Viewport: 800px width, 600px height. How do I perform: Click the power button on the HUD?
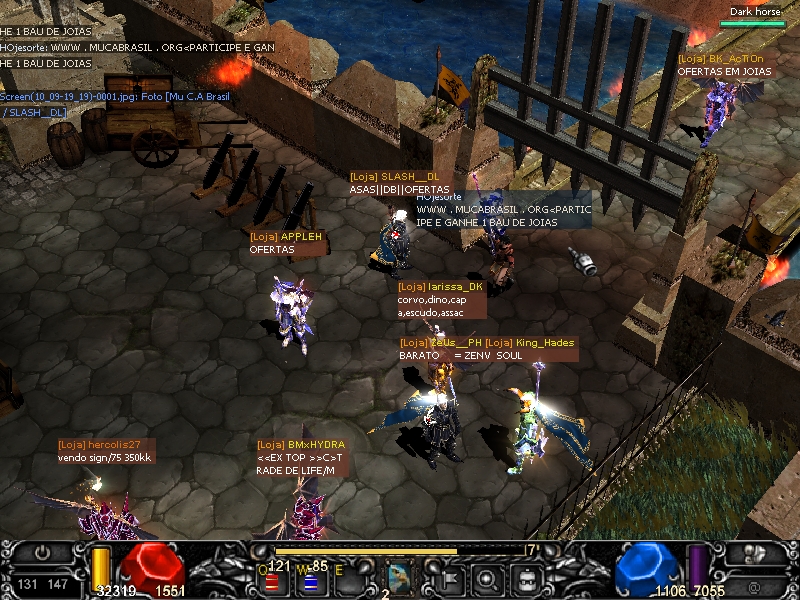coord(41,552)
